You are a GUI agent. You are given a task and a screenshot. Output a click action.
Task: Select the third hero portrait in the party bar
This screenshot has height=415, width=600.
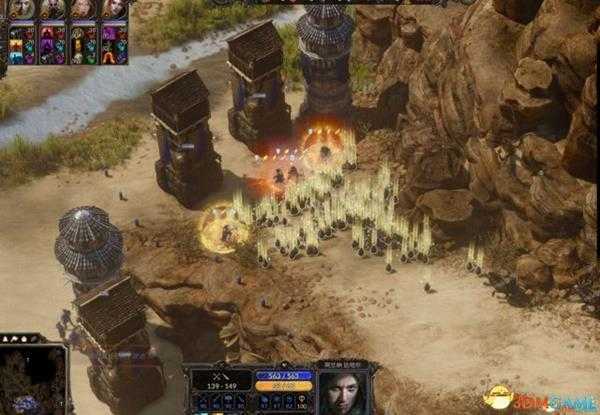click(x=83, y=9)
